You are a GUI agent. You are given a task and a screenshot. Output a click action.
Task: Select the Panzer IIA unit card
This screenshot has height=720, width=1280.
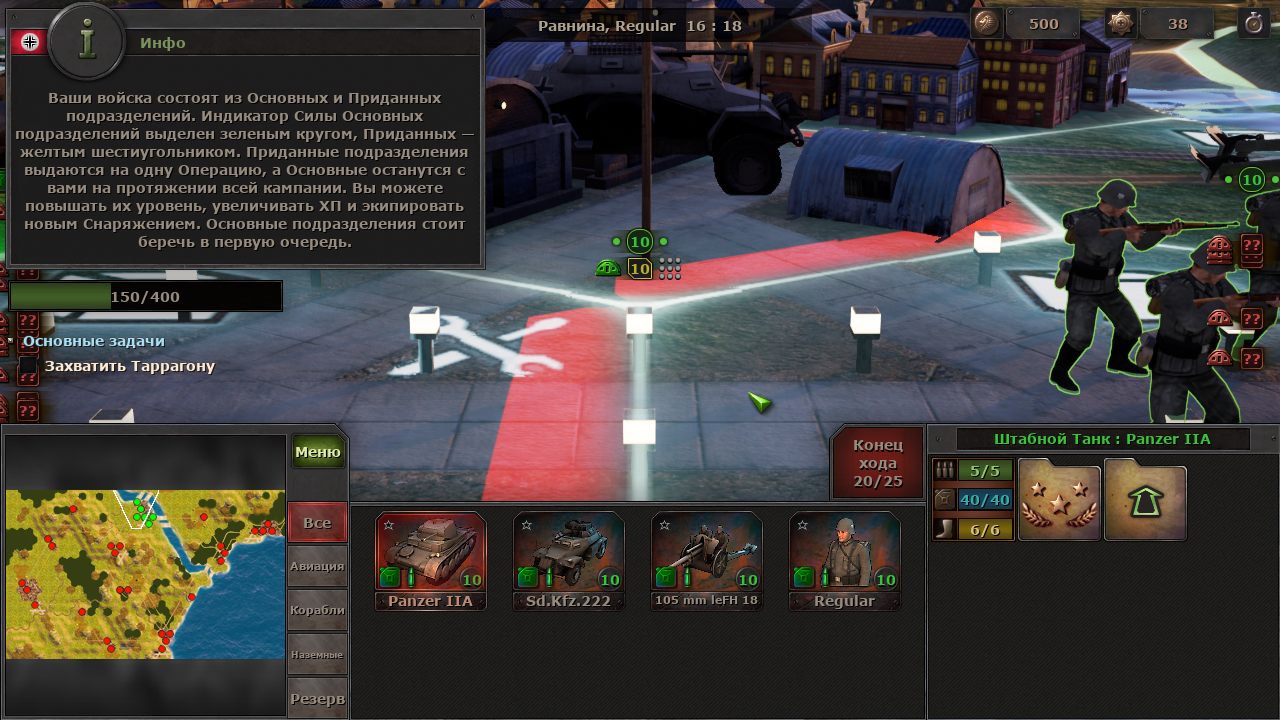click(x=430, y=560)
